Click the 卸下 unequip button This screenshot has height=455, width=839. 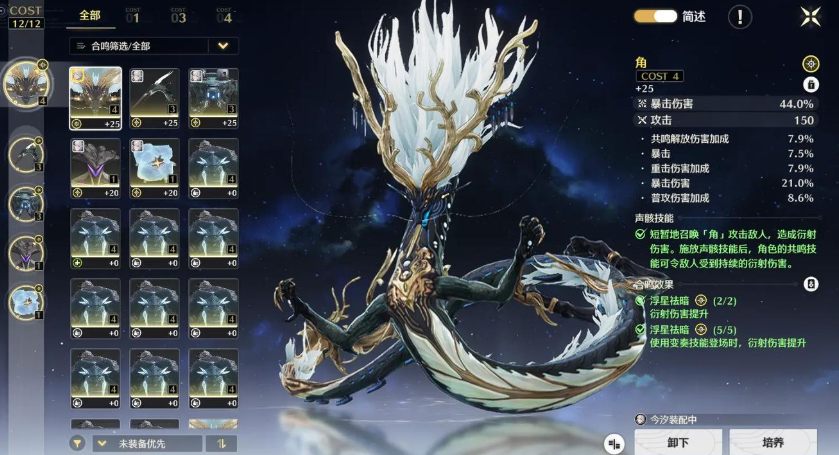[677, 442]
